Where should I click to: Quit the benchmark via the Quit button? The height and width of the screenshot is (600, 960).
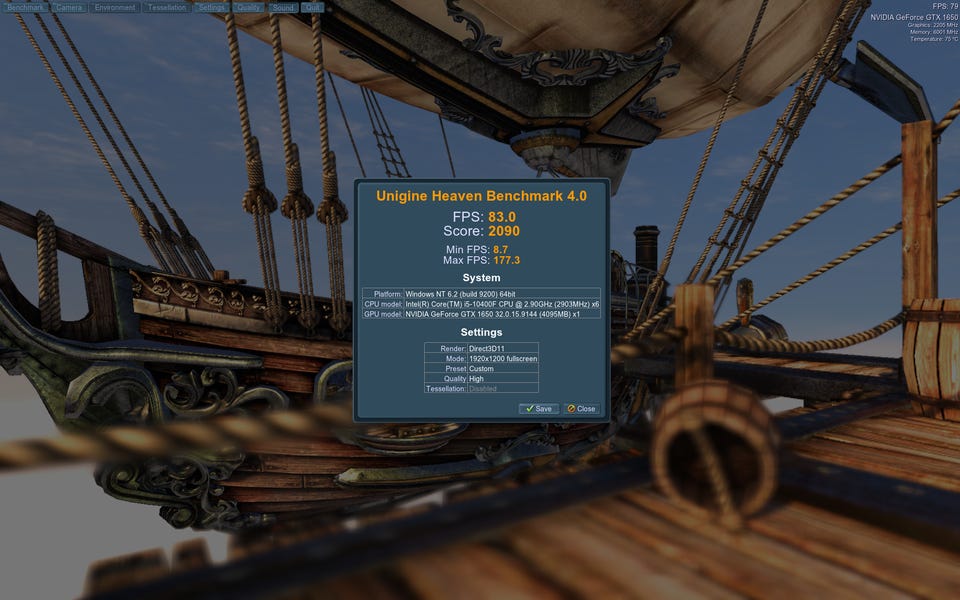pos(313,7)
